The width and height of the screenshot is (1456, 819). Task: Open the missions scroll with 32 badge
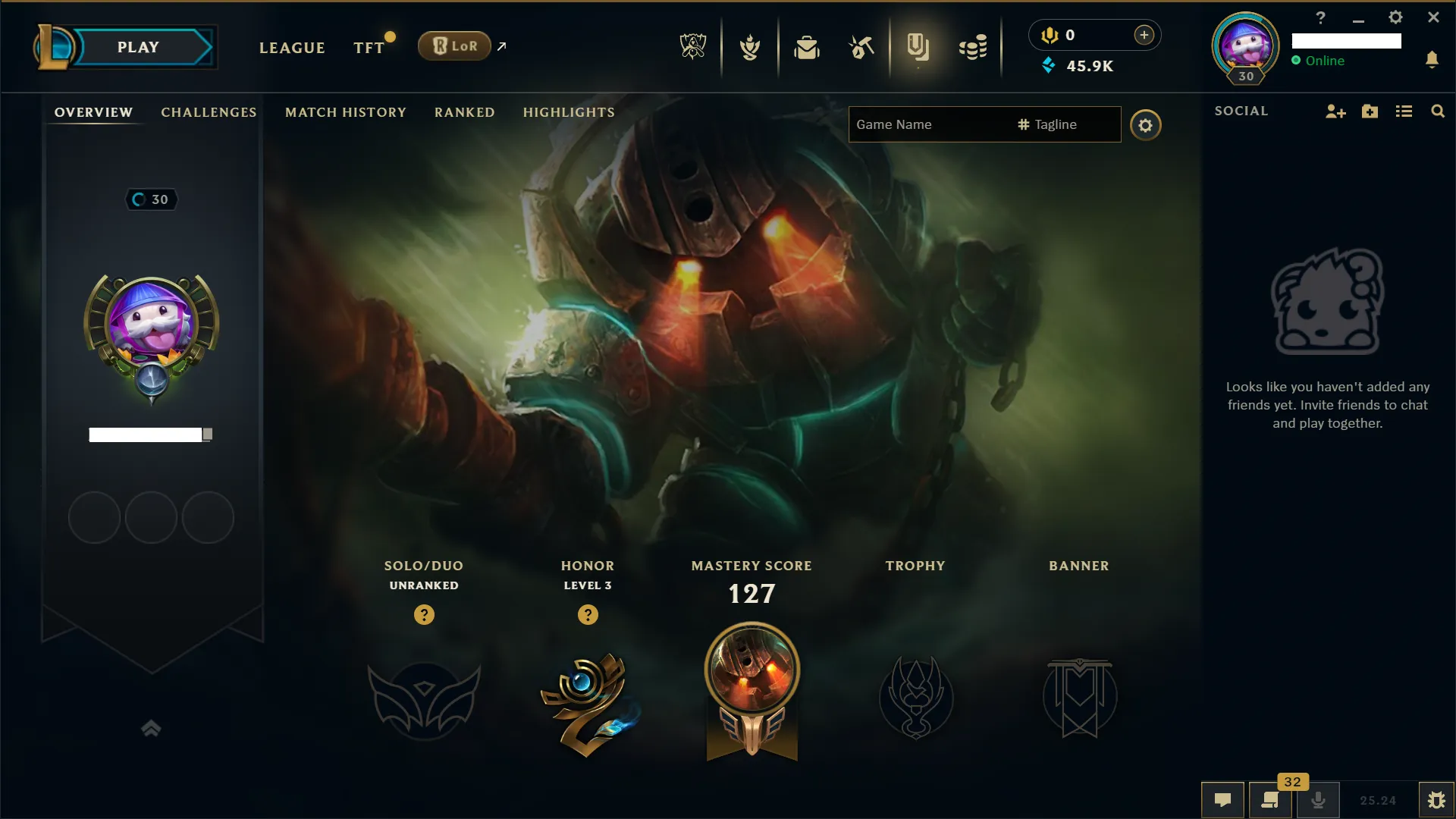point(1271,799)
